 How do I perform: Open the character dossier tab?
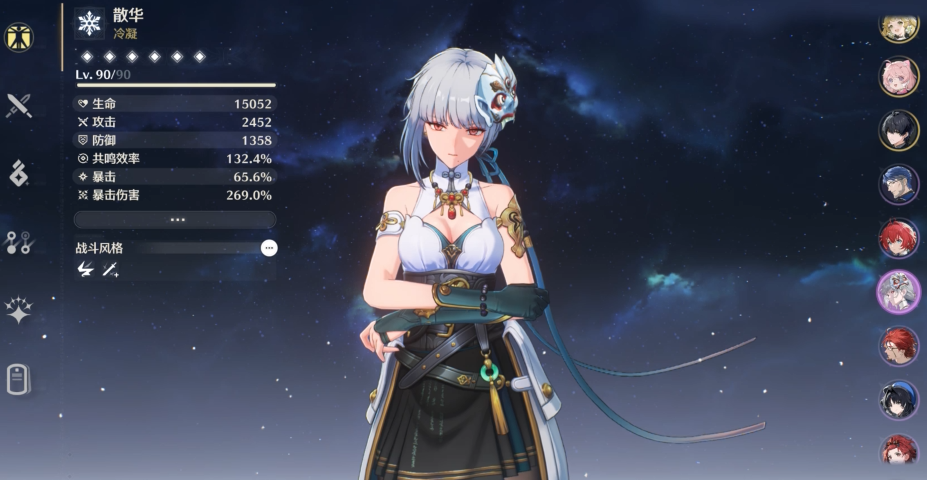[x=19, y=378]
